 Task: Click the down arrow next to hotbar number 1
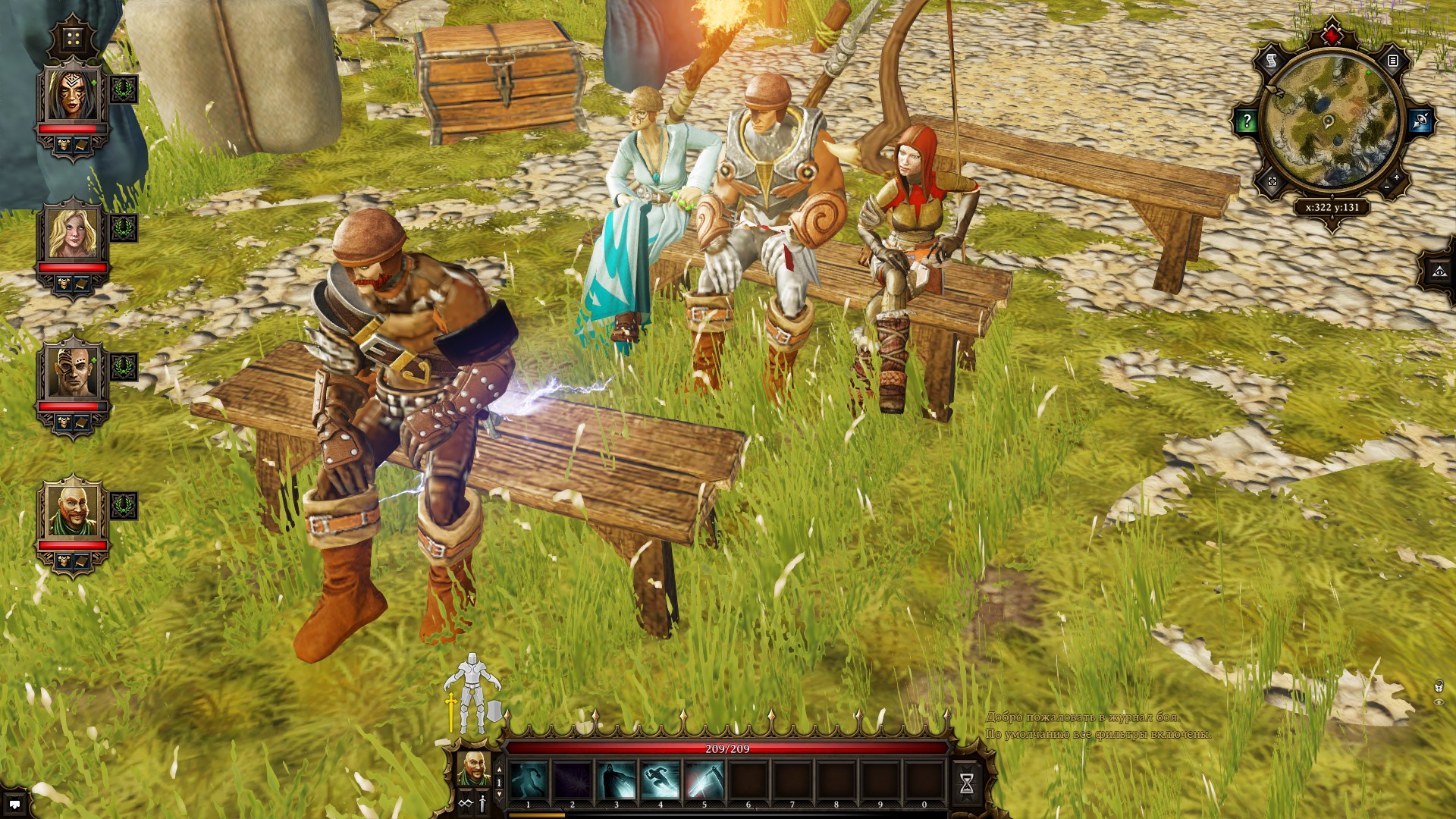pos(499,795)
